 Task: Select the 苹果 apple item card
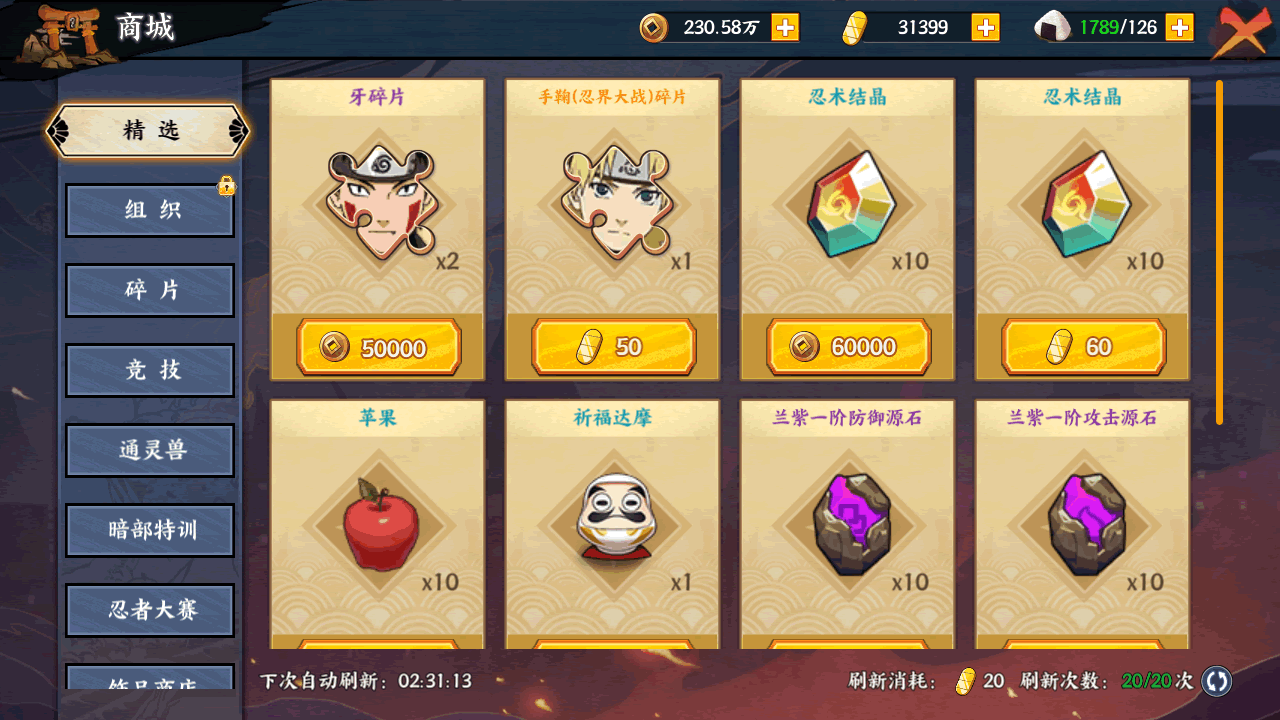378,520
